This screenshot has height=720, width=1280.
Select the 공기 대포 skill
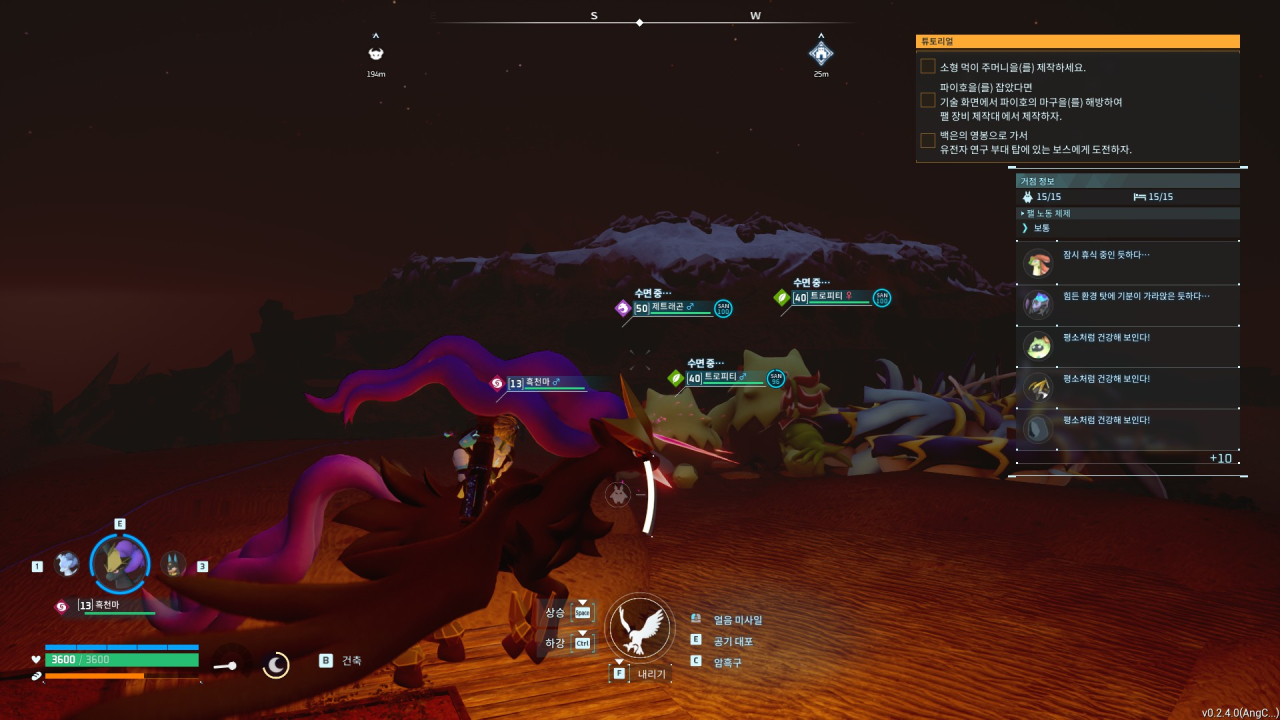(x=733, y=641)
